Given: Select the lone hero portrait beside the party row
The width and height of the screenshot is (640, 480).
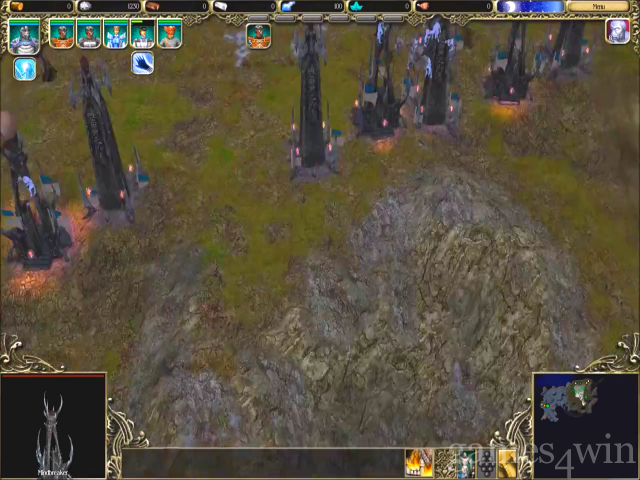Looking at the screenshot, I should coord(258,36).
